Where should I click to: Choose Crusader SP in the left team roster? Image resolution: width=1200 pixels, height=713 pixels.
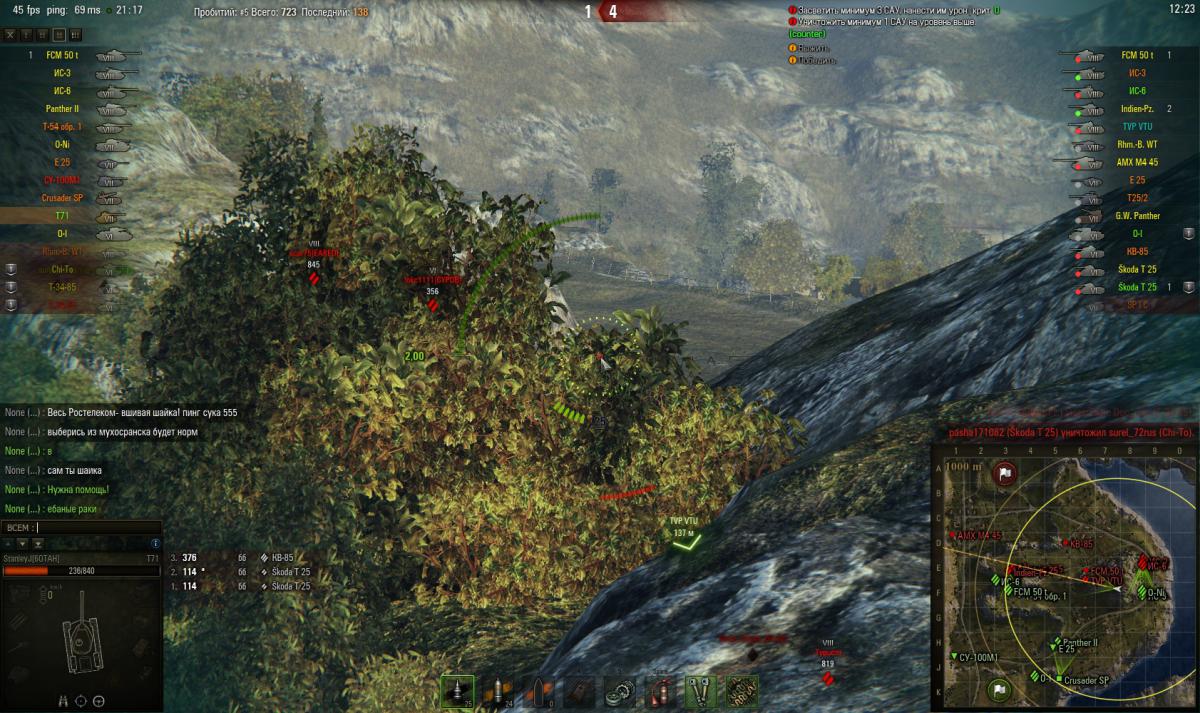tap(62, 198)
